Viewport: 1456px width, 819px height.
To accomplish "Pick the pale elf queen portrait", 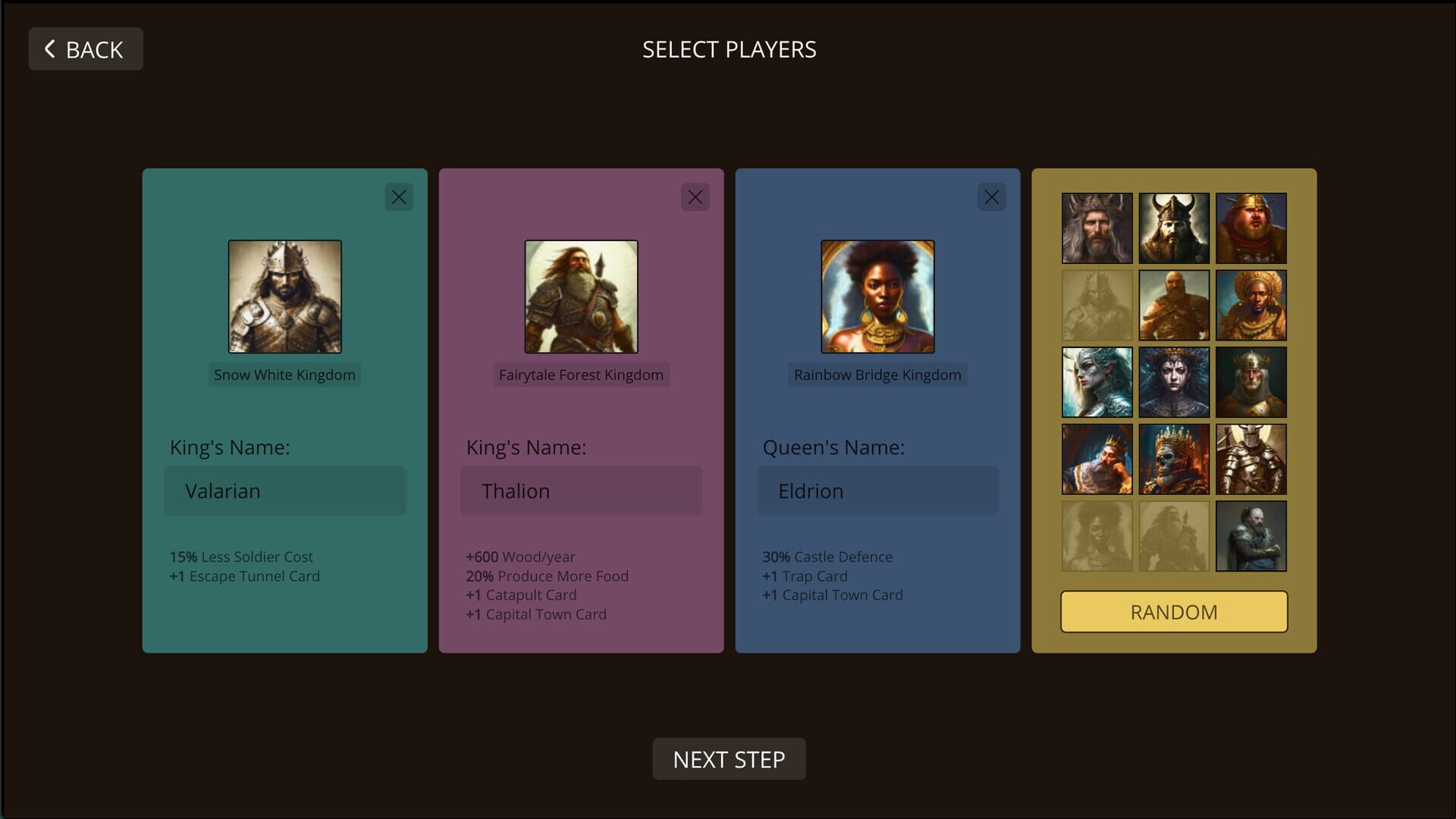I will [1097, 381].
